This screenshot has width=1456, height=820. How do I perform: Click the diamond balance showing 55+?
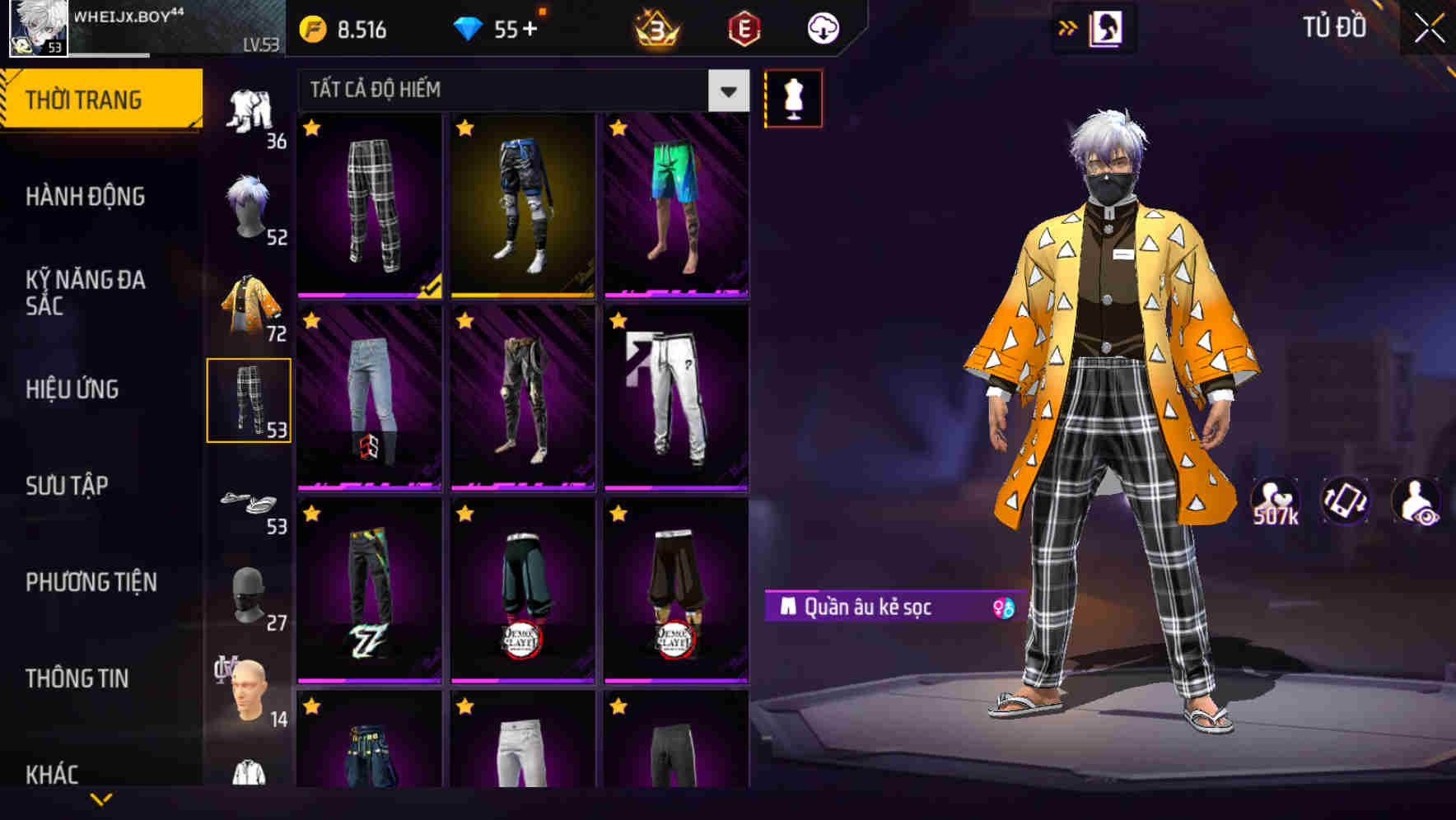(x=494, y=27)
